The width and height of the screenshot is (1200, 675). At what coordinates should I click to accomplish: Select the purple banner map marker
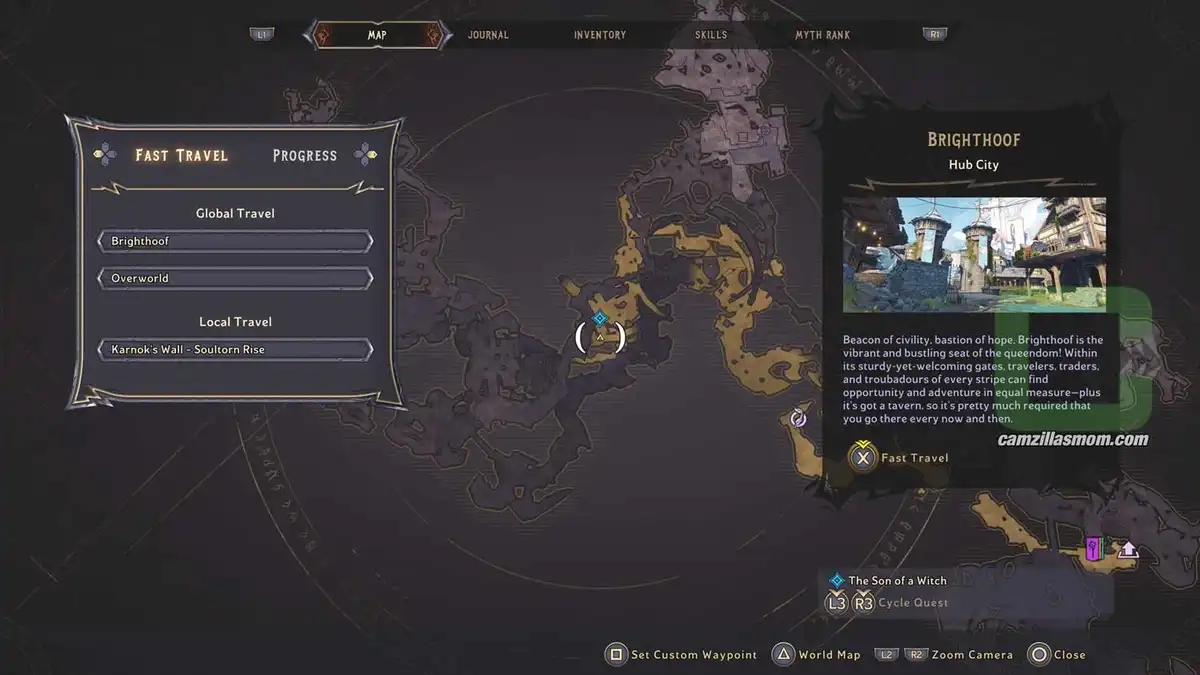(1094, 548)
